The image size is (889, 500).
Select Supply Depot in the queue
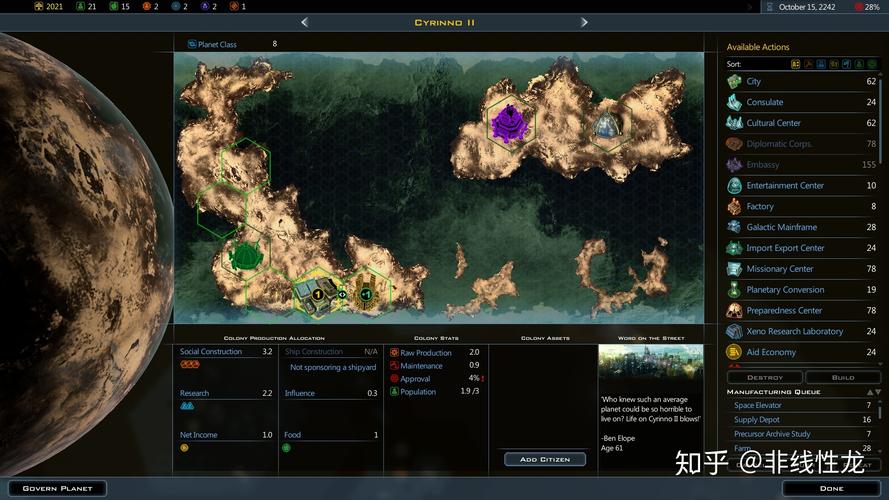[757, 420]
